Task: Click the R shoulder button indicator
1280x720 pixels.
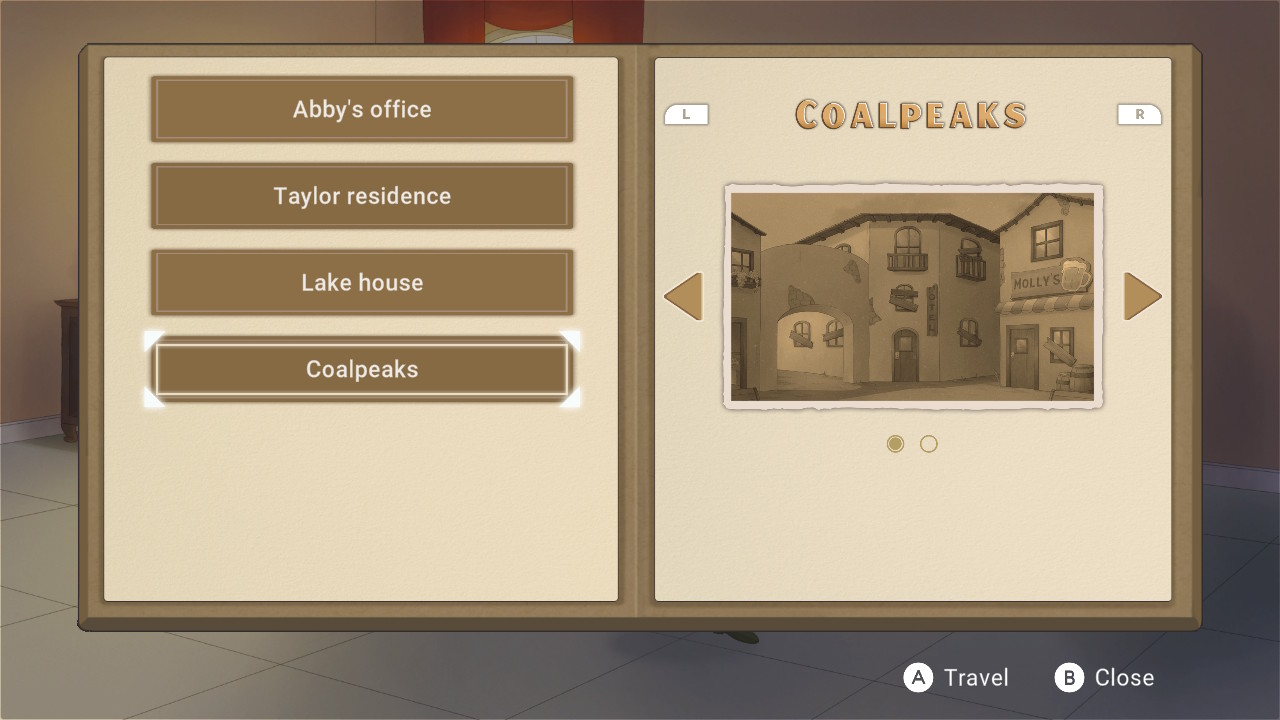Action: coord(1140,114)
